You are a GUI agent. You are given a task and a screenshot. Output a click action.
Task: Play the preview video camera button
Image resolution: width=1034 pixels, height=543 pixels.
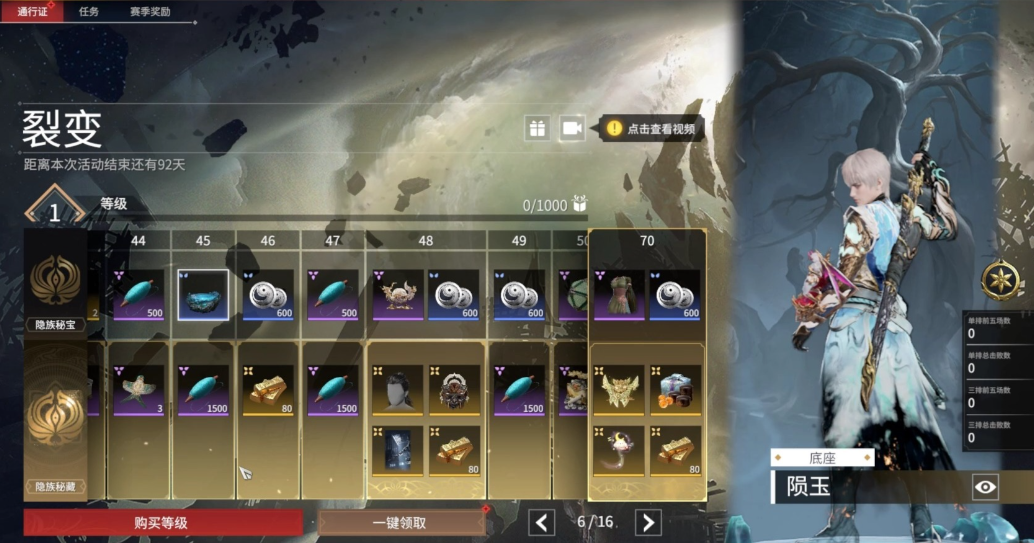[x=572, y=128]
